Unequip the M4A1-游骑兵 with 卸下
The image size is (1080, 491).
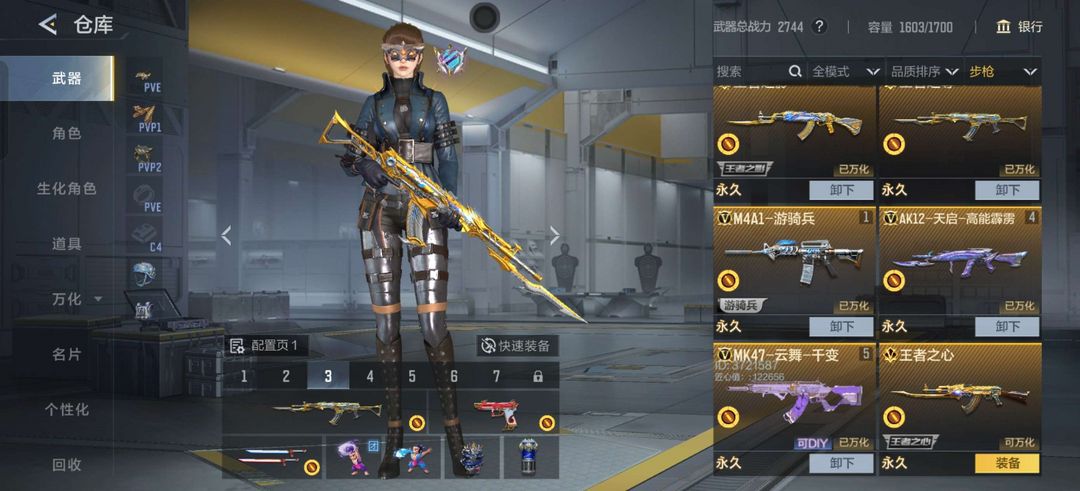tap(841, 326)
